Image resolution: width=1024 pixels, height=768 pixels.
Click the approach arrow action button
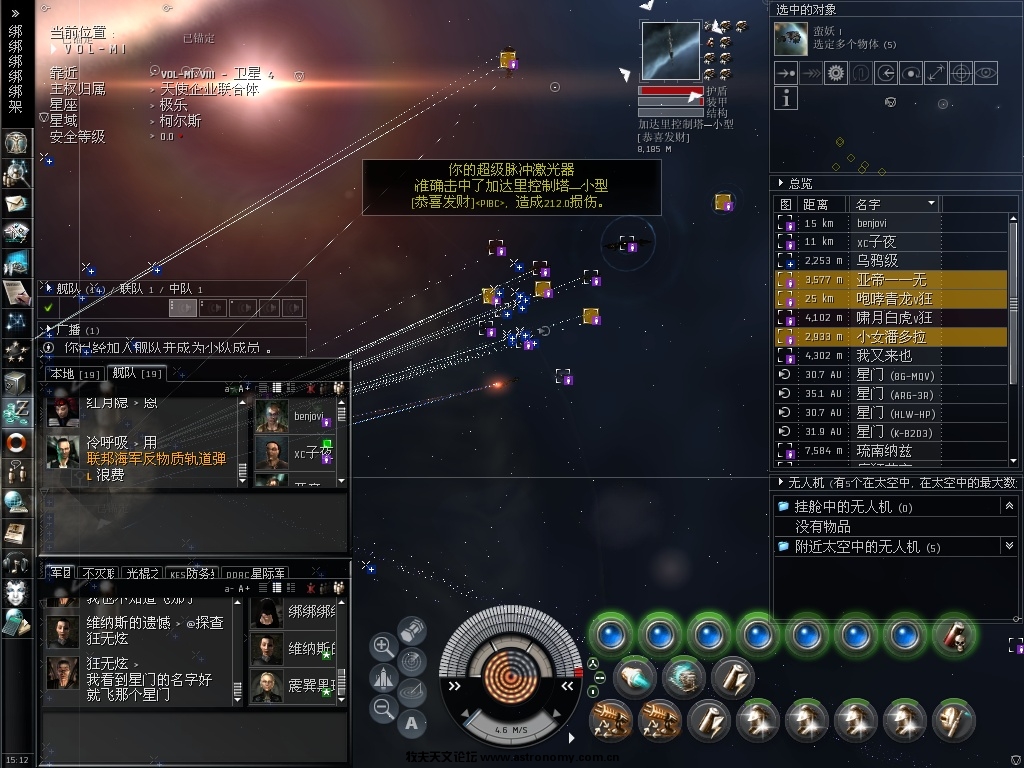pyautogui.click(x=786, y=72)
